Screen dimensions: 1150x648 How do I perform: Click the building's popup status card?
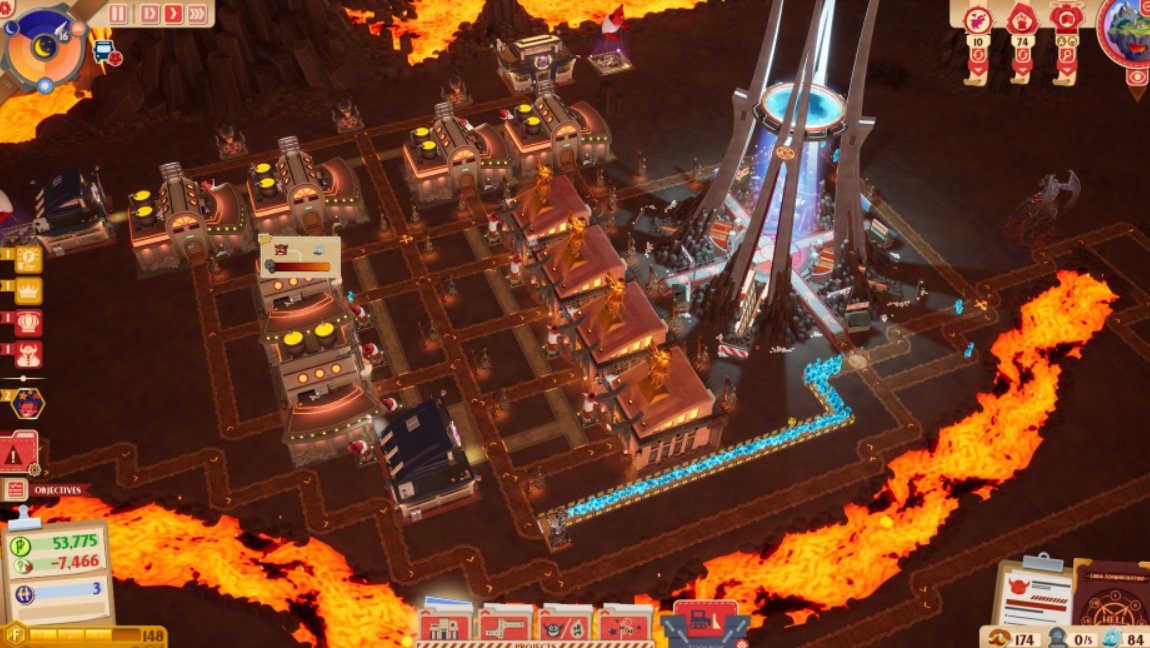pos(299,257)
